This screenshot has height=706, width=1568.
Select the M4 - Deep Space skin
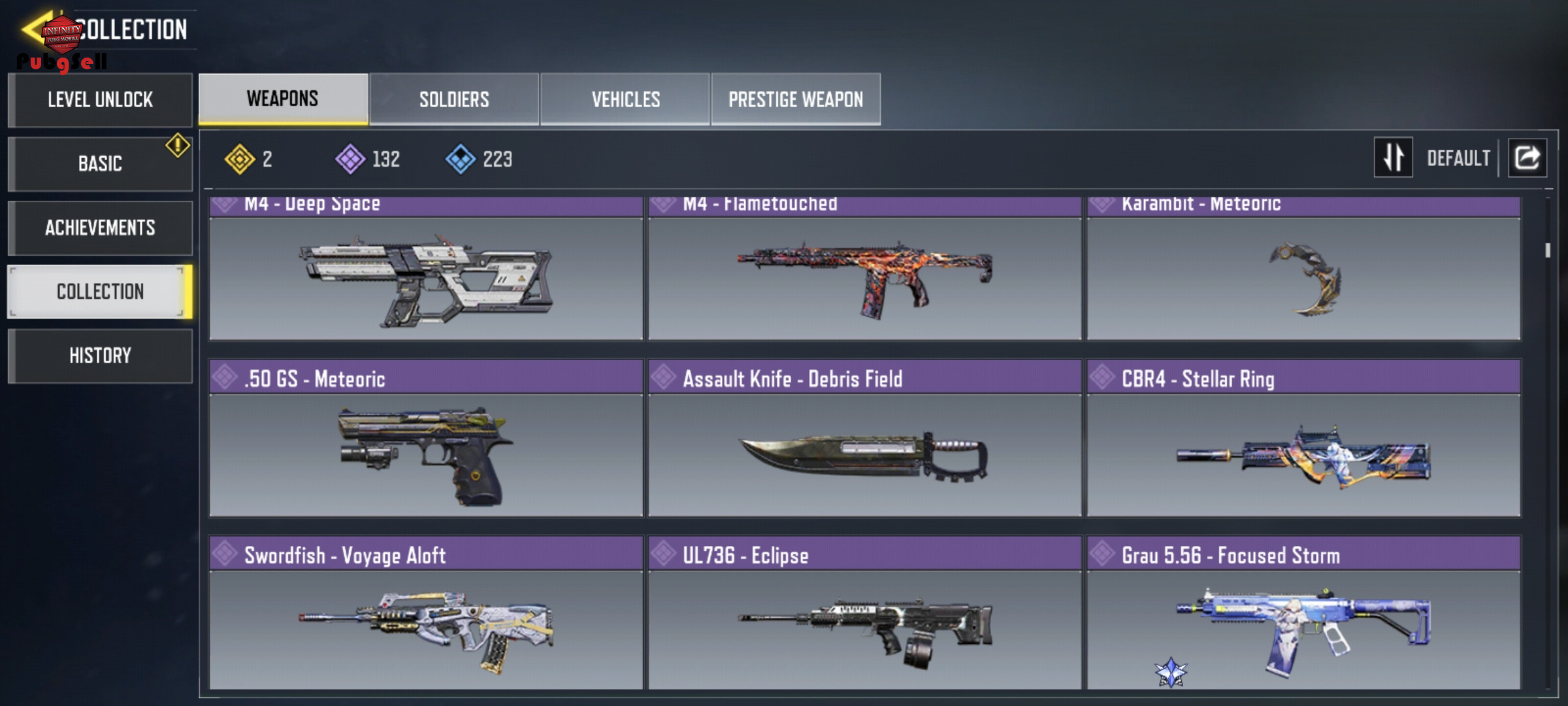tap(426, 275)
